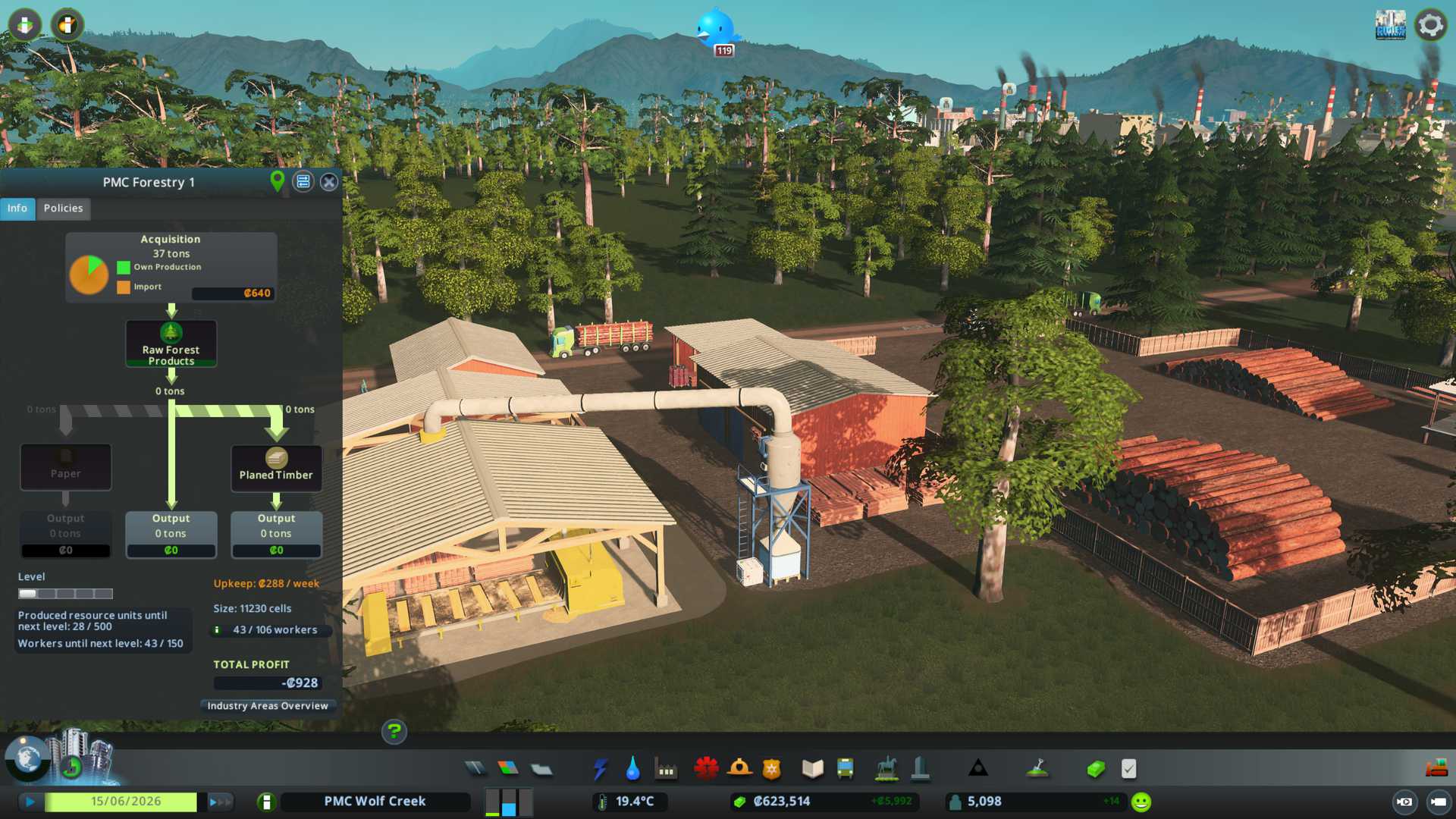Select the Info tab
Viewport: 1456px width, 819px height.
pyautogui.click(x=17, y=208)
